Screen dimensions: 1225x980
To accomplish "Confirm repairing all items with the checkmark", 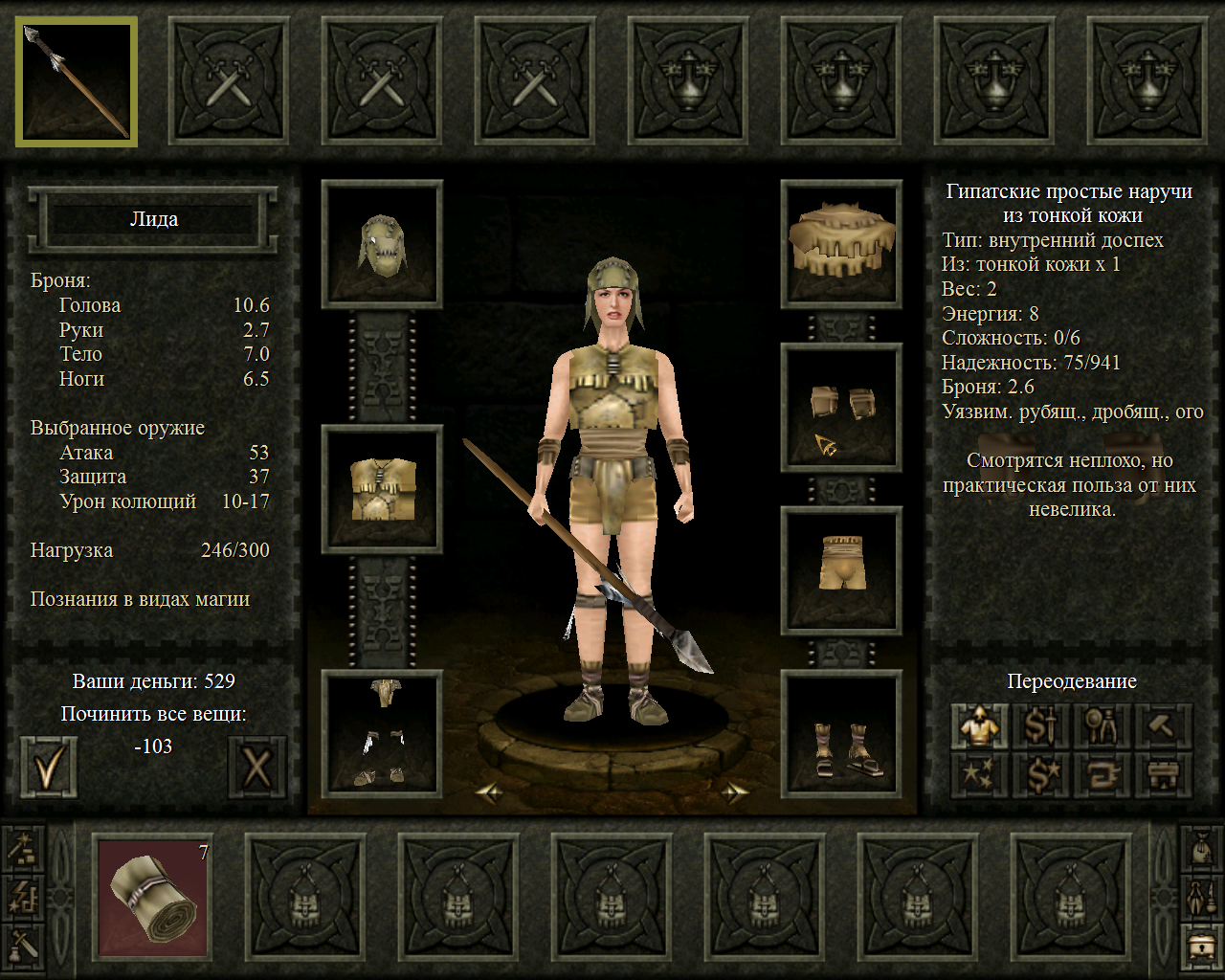I will pyautogui.click(x=48, y=766).
